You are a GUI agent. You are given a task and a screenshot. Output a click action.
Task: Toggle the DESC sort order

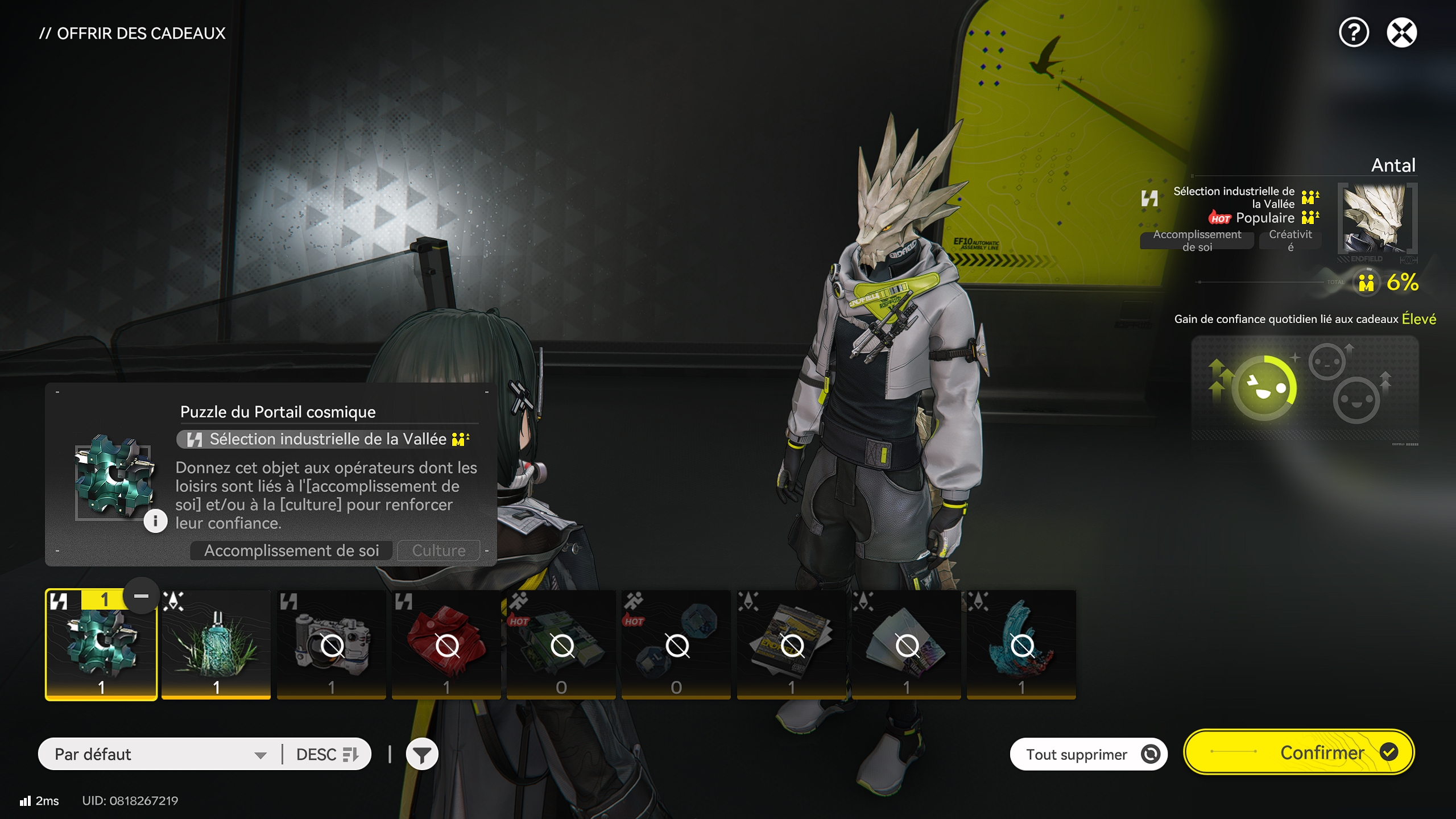coord(327,754)
